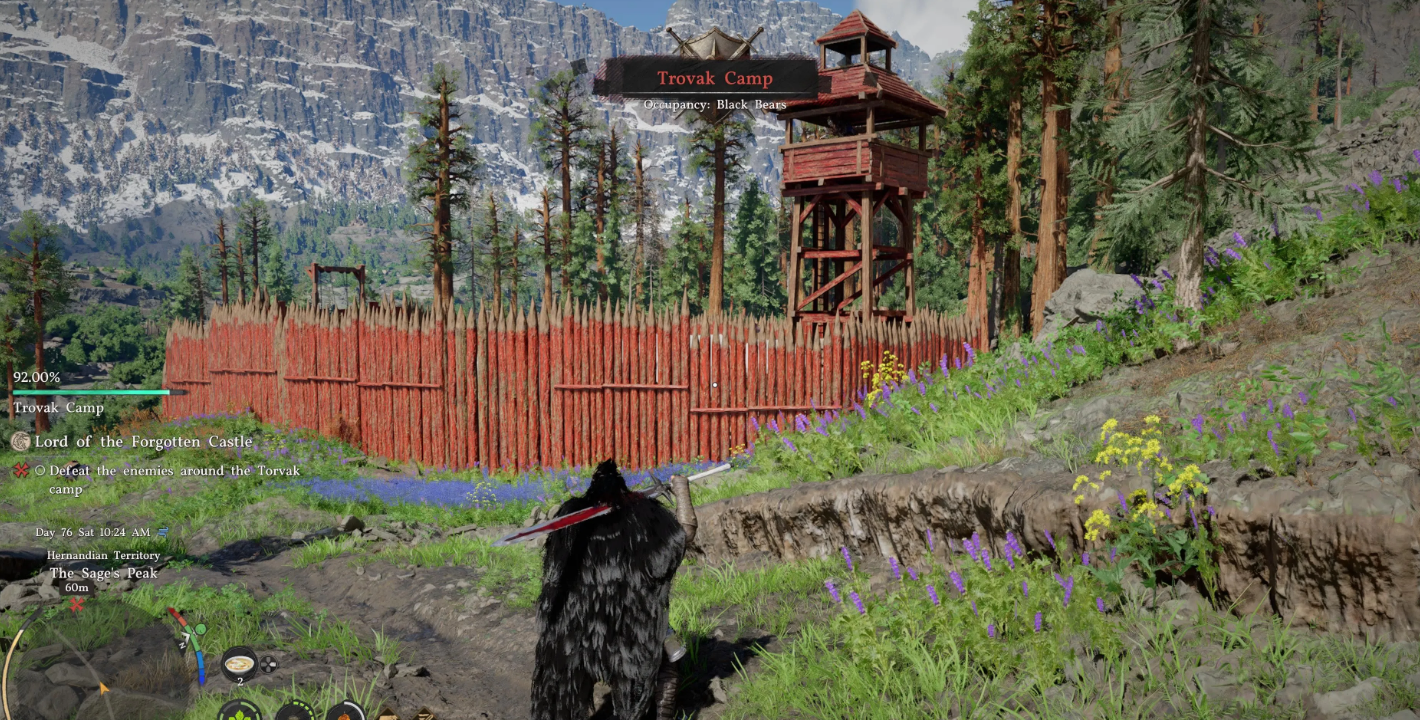Use the soup bowl food item
The width and height of the screenshot is (1420, 720).
[239, 664]
